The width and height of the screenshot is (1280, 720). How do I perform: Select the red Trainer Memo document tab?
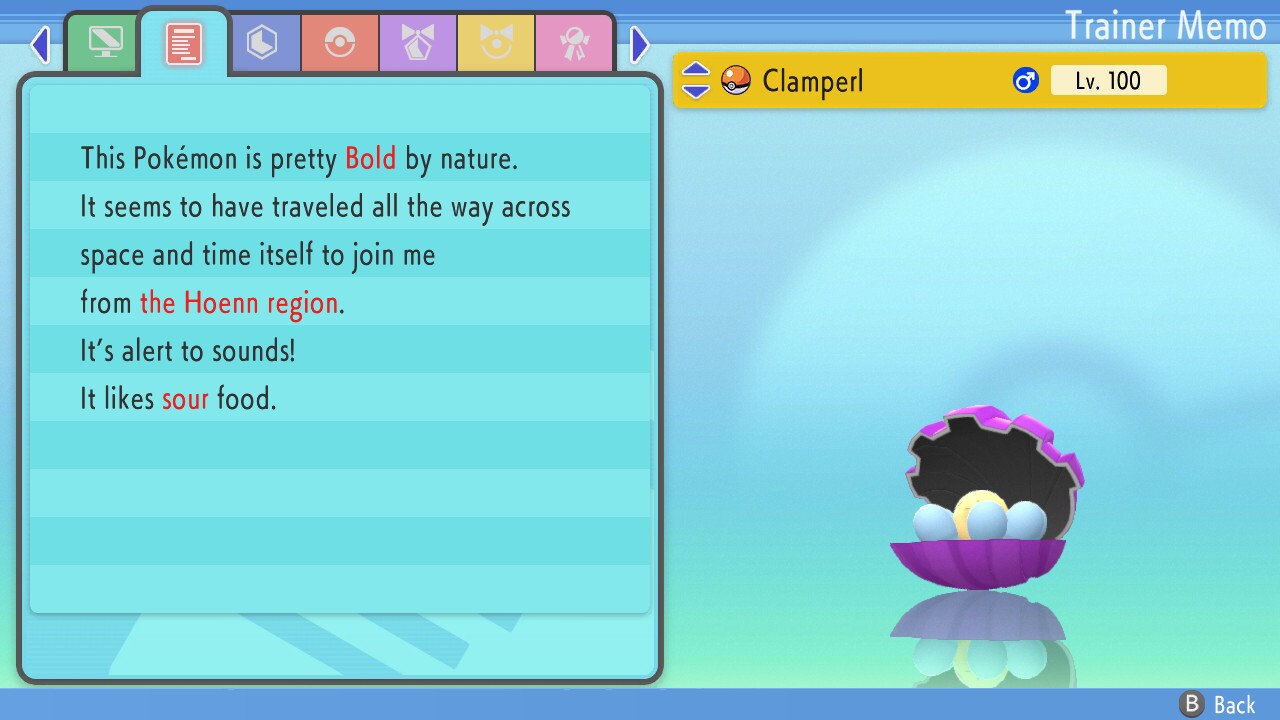click(x=184, y=43)
